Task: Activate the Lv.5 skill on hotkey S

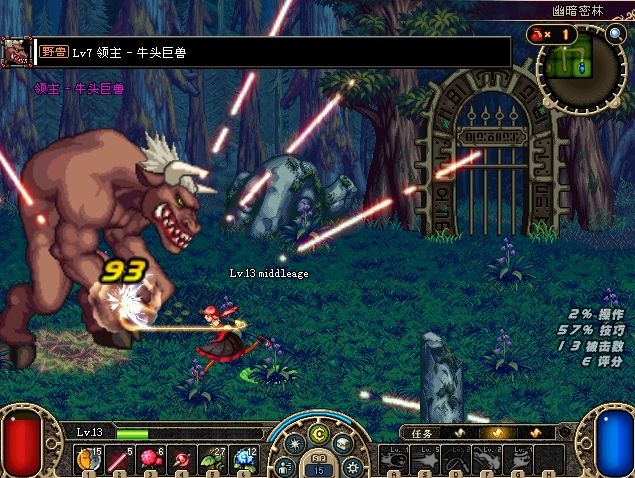Action: point(427,459)
